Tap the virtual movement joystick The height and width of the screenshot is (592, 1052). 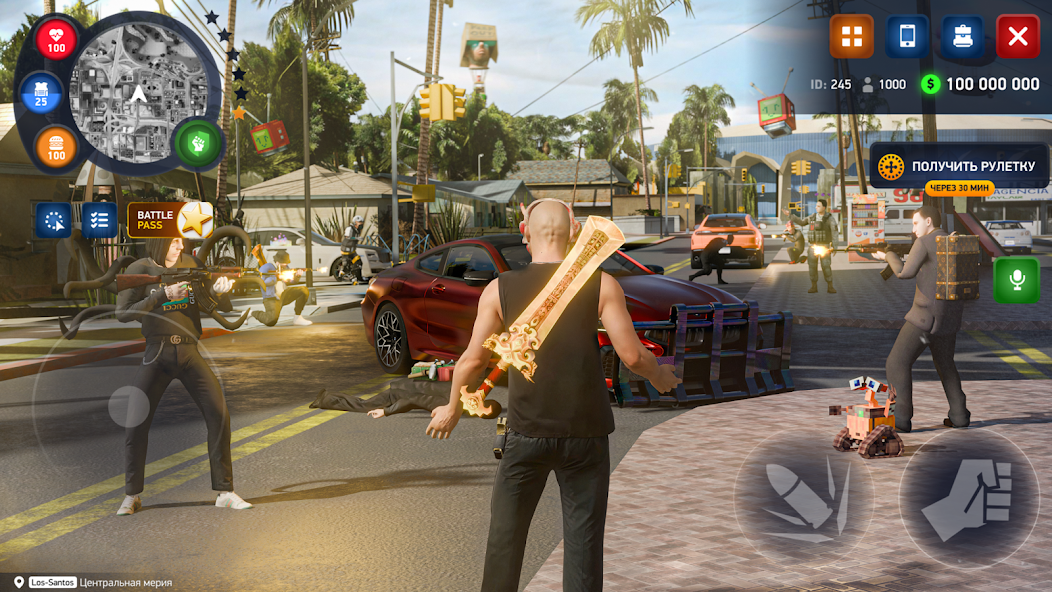click(x=129, y=406)
